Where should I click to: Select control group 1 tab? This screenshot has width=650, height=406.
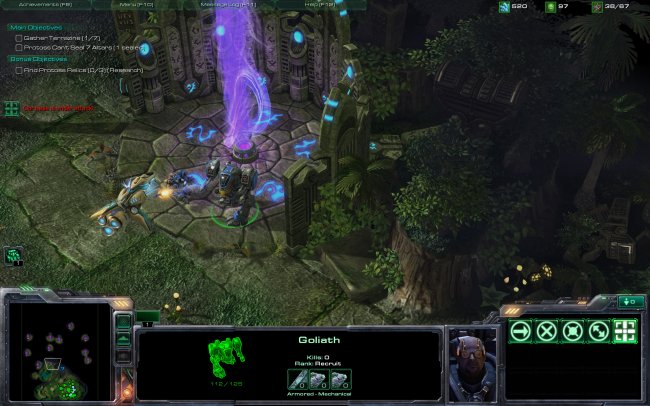point(147,322)
